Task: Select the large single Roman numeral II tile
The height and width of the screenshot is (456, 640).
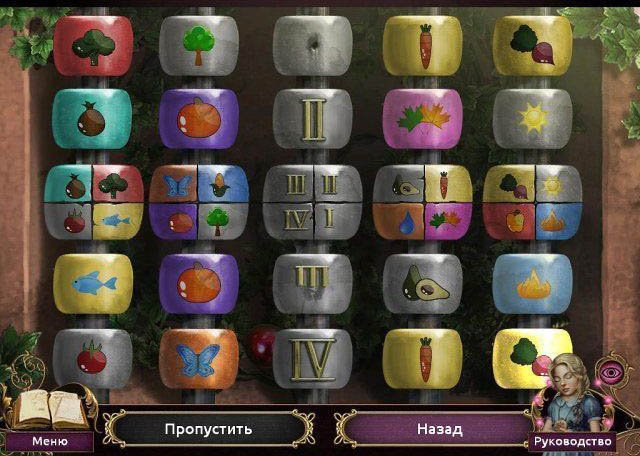Action: (312, 118)
